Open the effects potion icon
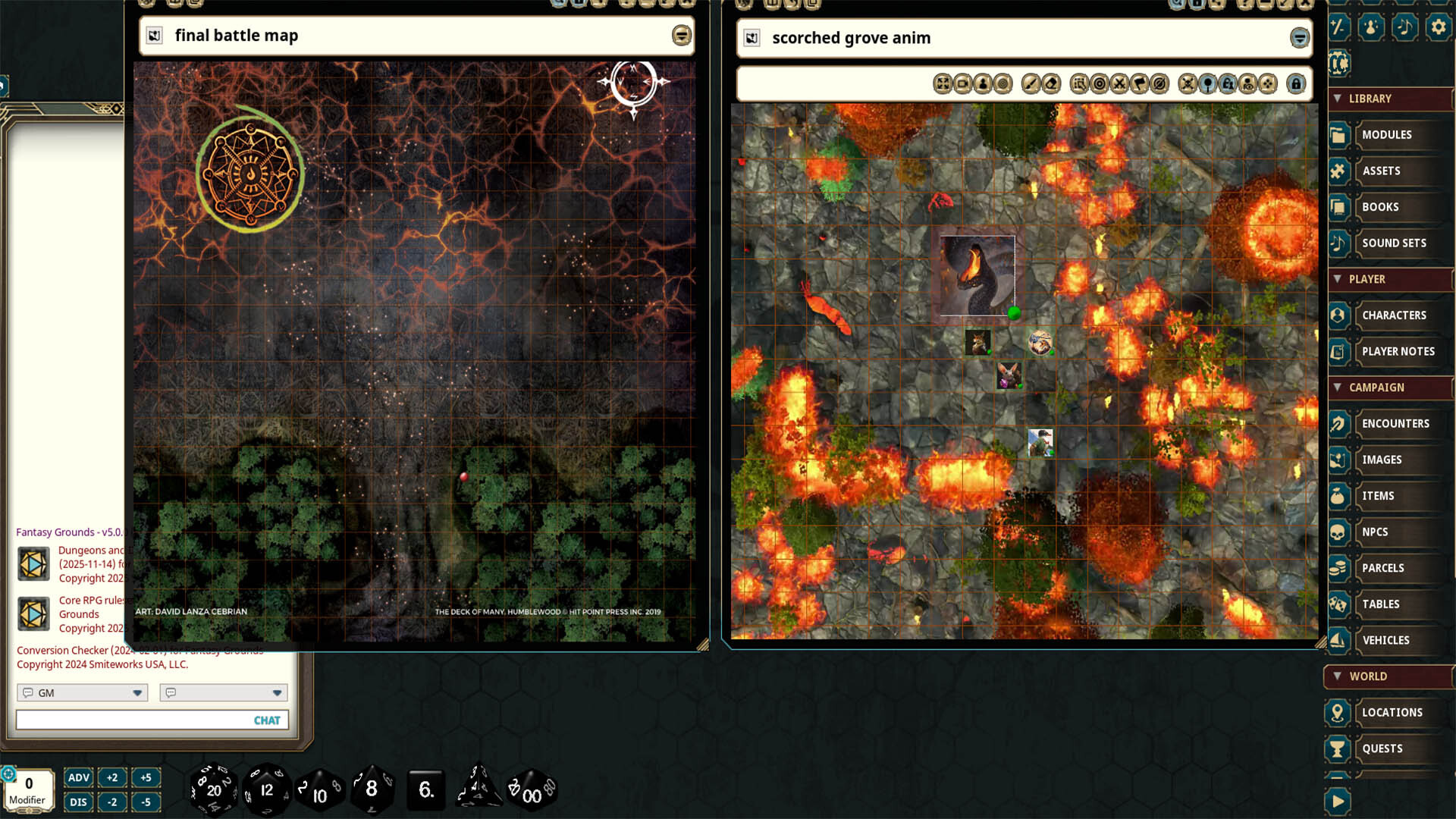This screenshot has height=819, width=1456. pos(1371,27)
